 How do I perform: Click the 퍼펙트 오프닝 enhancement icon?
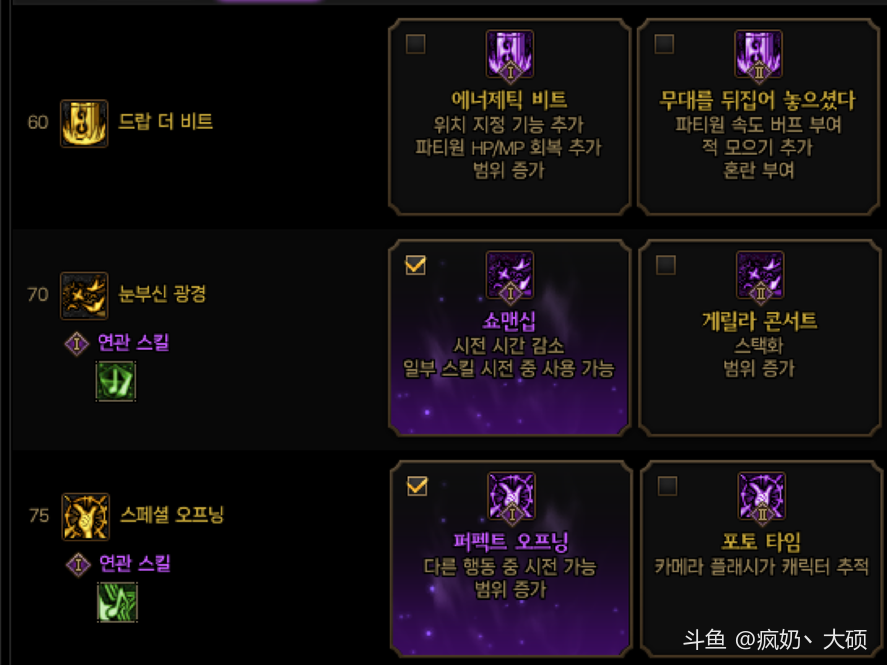point(511,497)
